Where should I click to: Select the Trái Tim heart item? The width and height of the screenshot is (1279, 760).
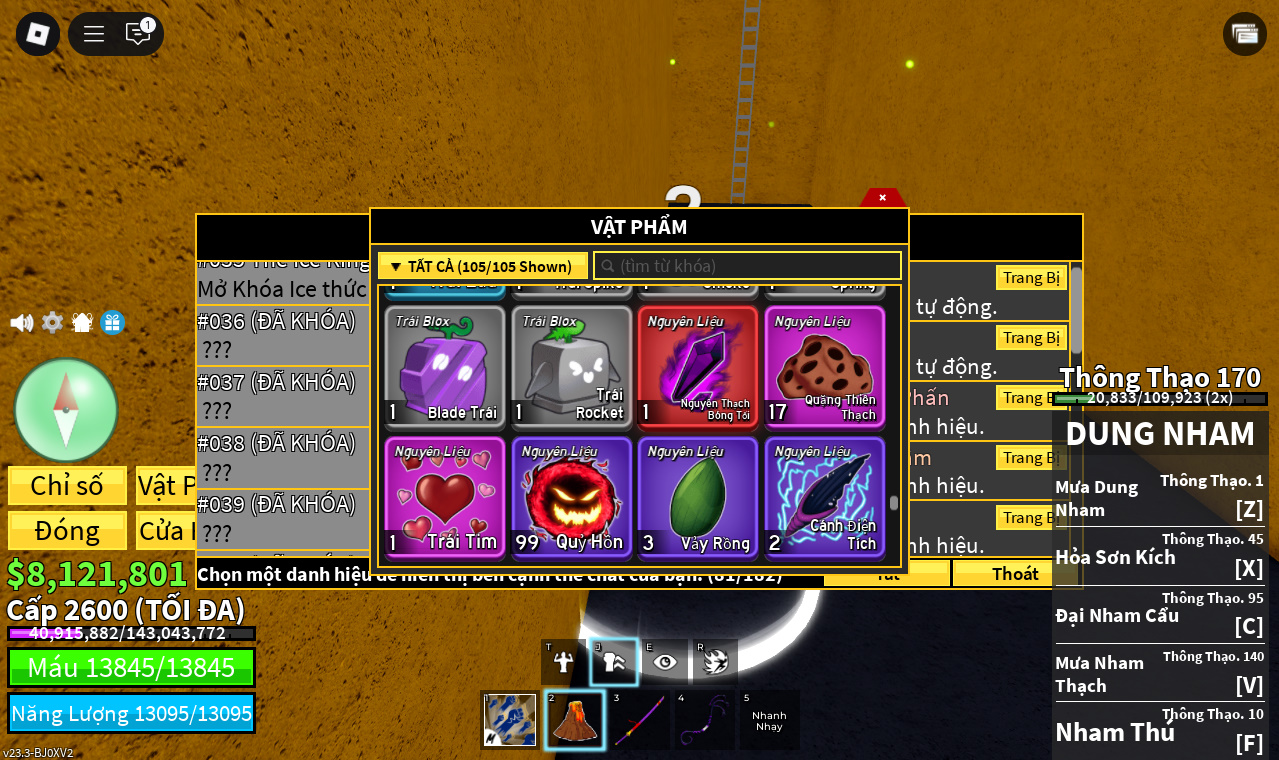point(445,498)
